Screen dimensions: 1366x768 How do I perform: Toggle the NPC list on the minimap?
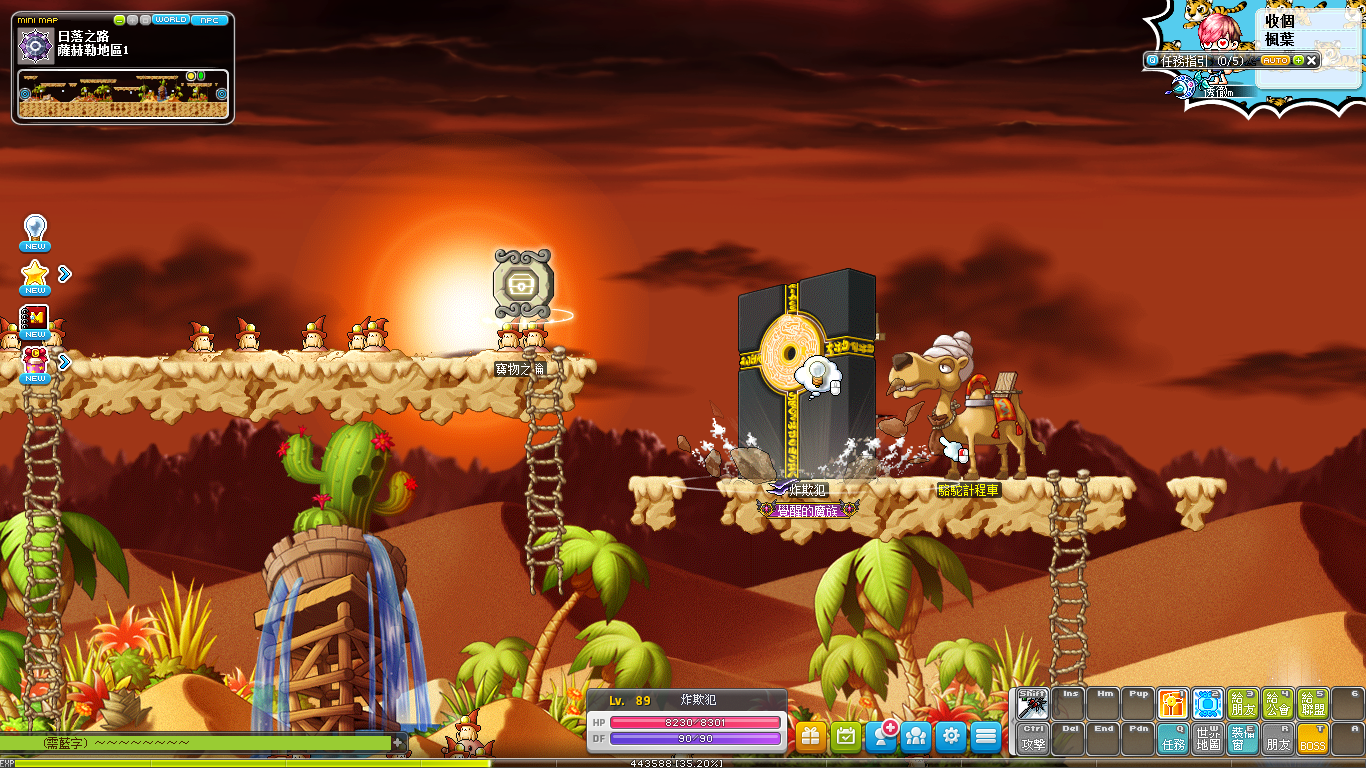[x=209, y=20]
